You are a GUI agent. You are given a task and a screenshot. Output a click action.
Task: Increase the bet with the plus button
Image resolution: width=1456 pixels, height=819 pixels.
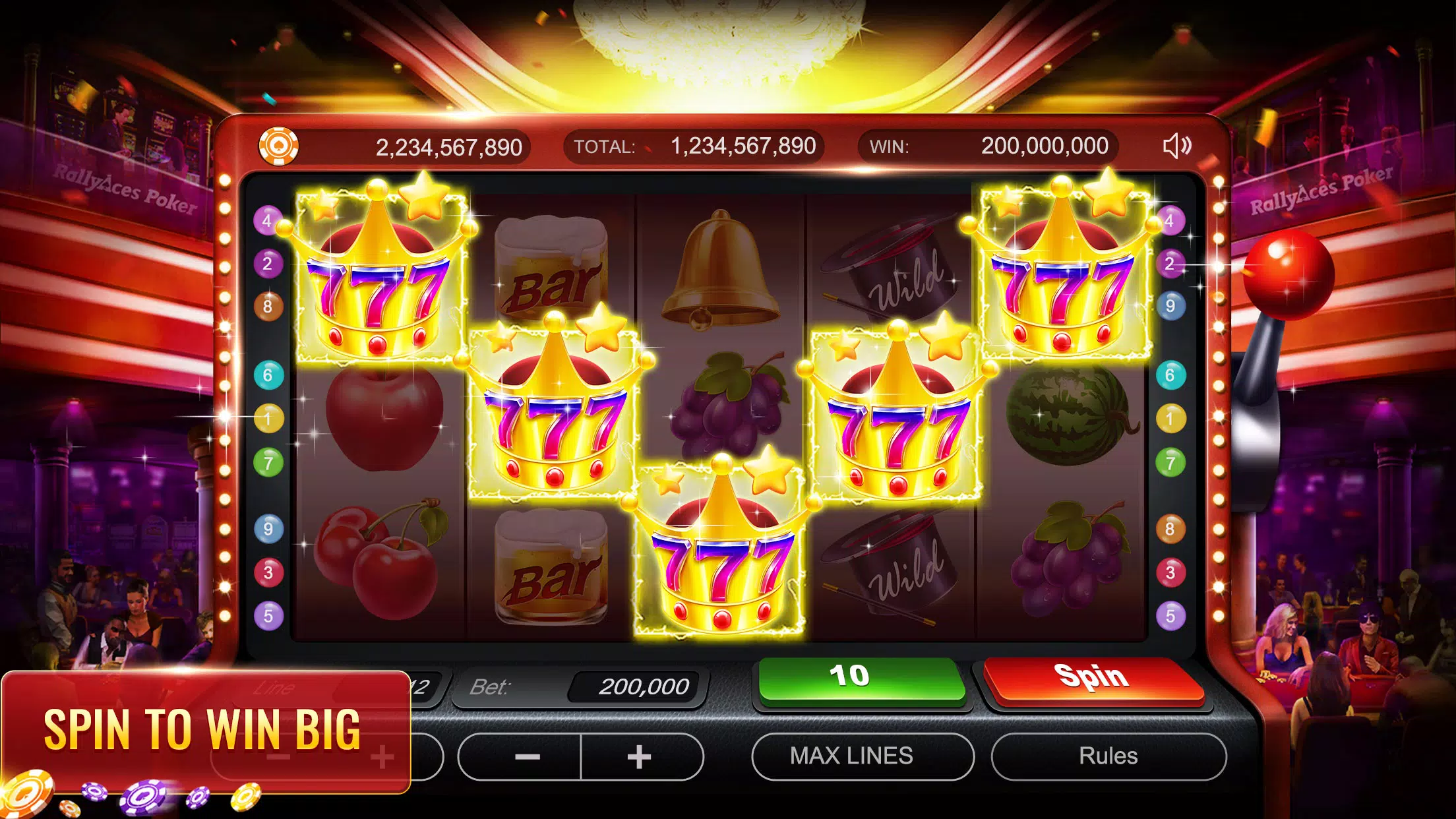[641, 757]
